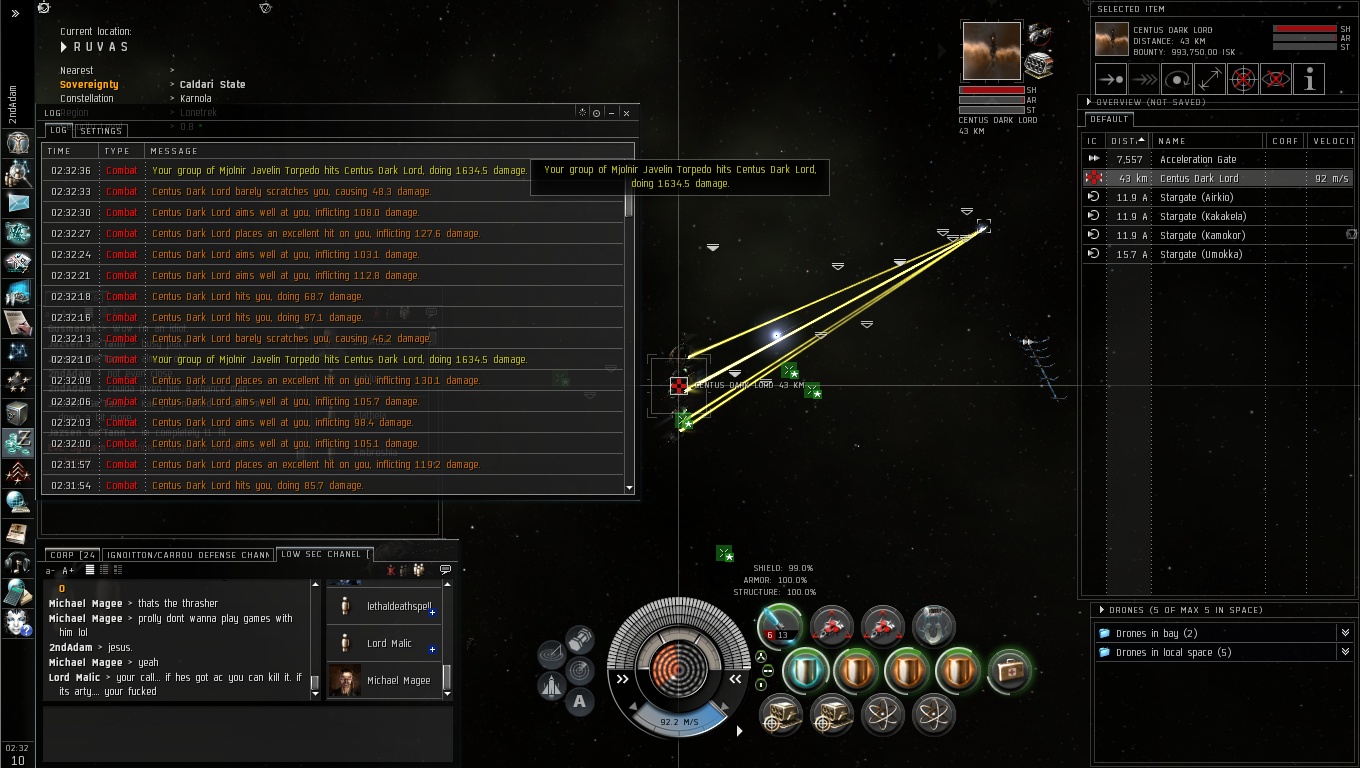The width and height of the screenshot is (1360, 768).
Task: Choose Stargate (Umokka) in the overview
Action: point(1200,254)
